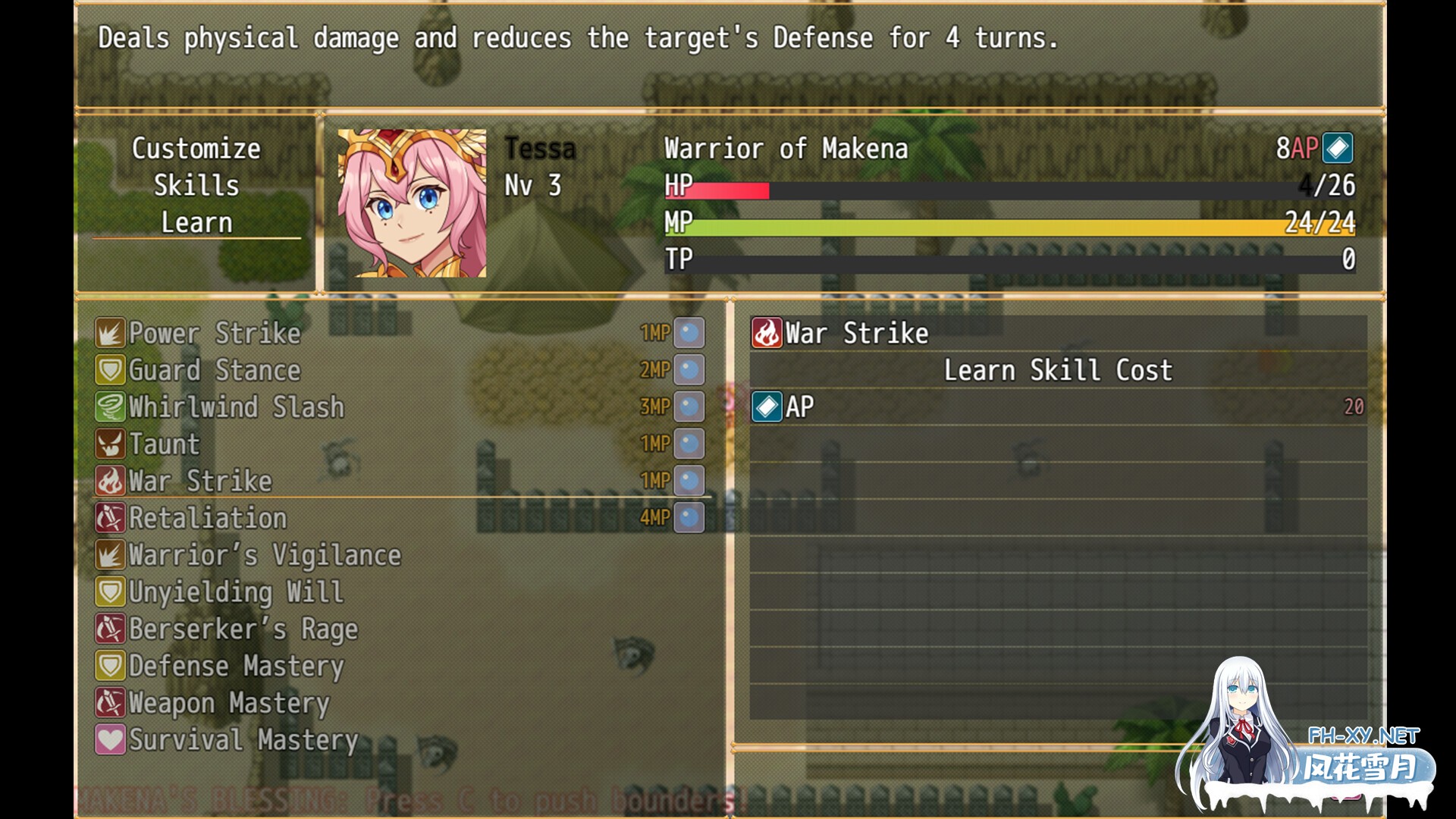Select the Skills menu entry
The height and width of the screenshot is (819, 1456).
tap(196, 186)
